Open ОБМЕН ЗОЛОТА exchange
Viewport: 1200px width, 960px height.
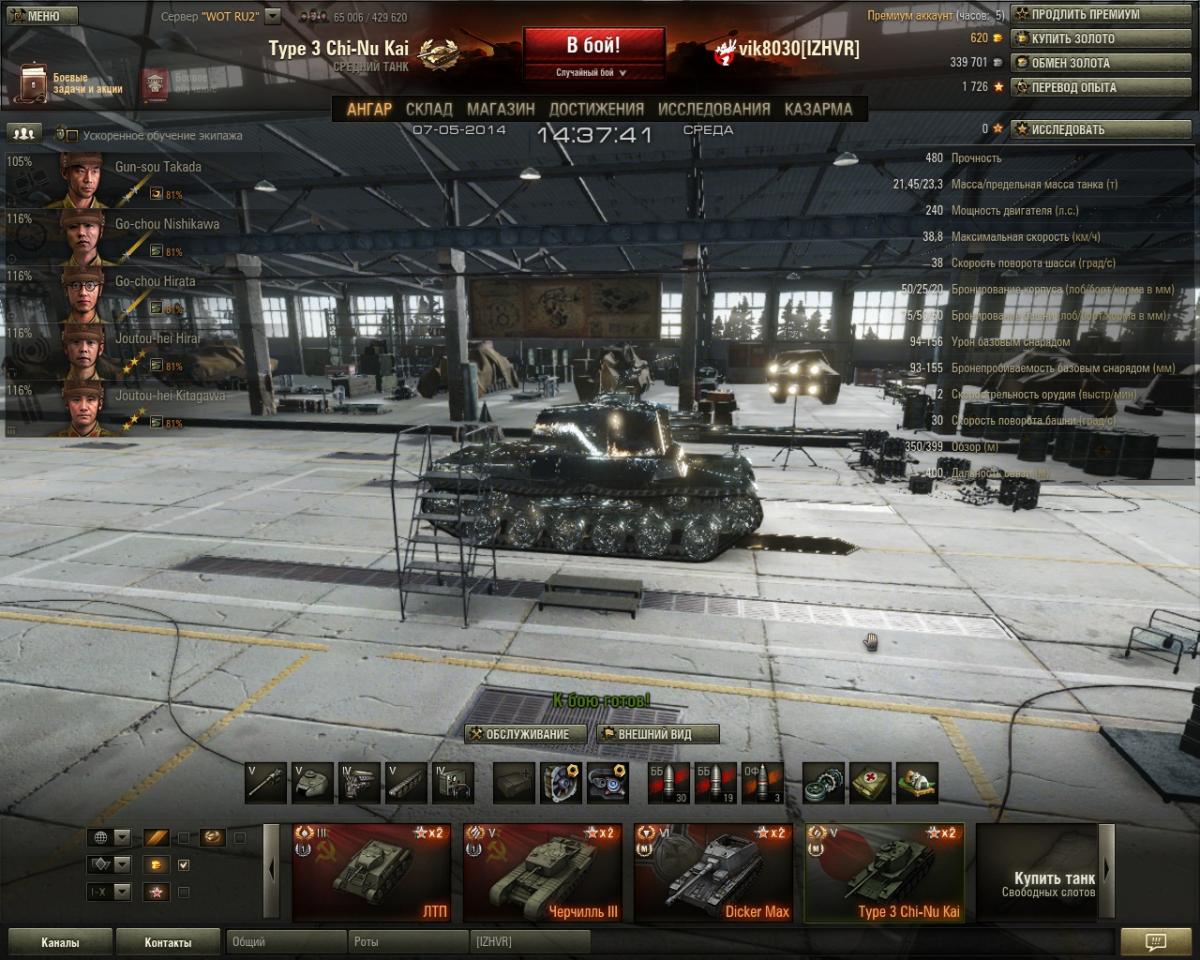[x=1087, y=63]
